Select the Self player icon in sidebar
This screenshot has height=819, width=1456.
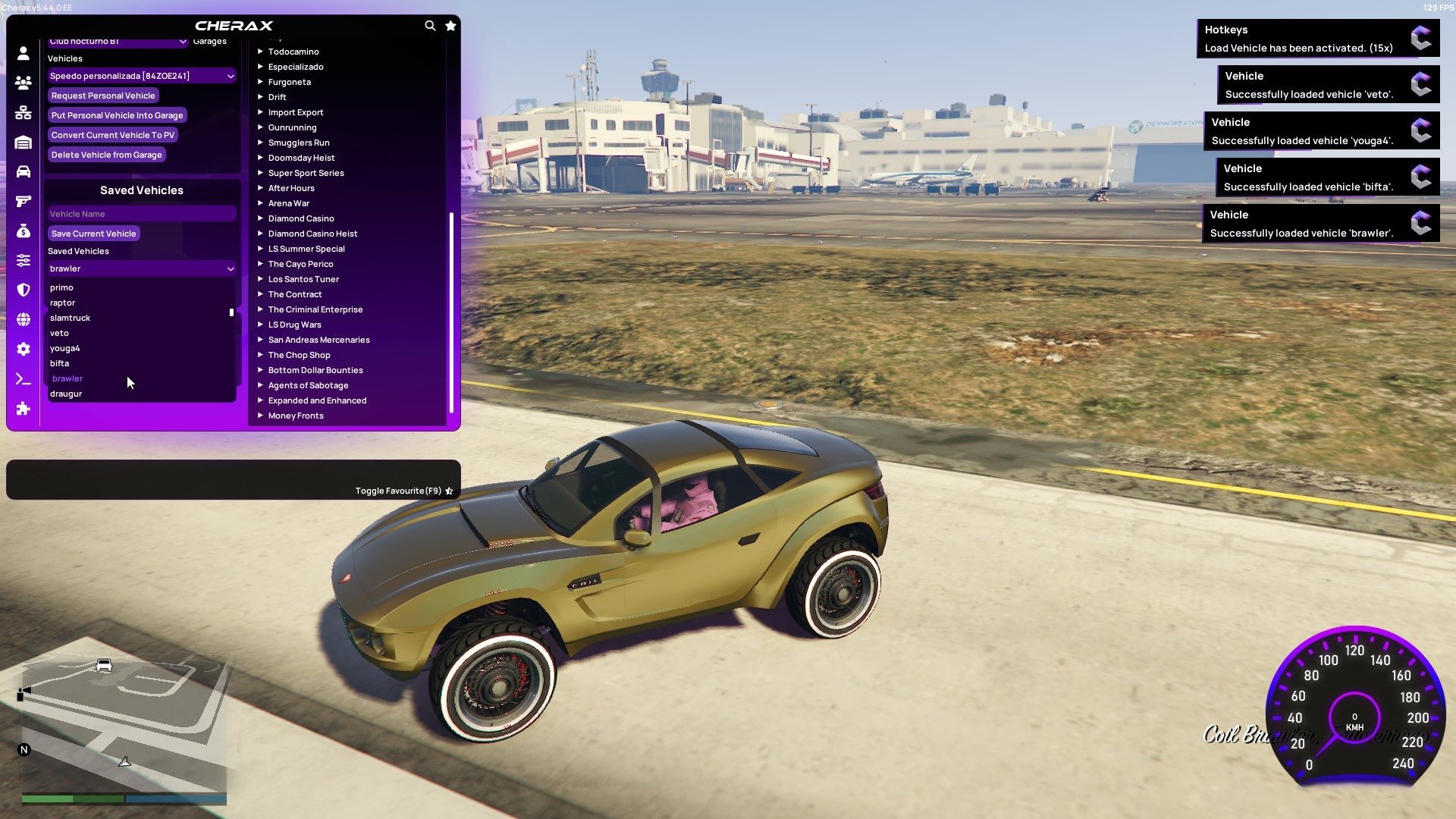tap(23, 54)
